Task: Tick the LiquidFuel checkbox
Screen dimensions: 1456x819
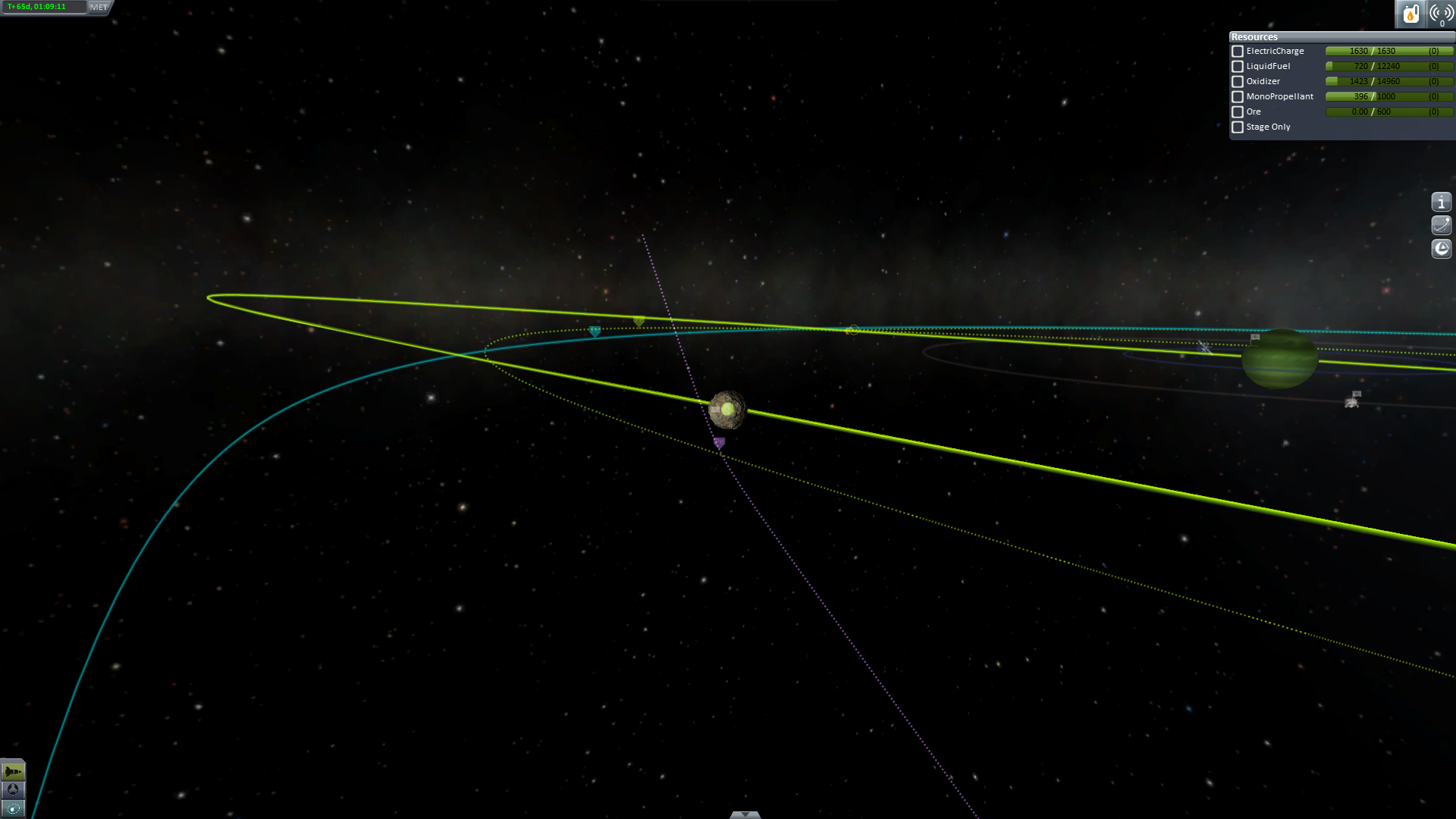Action: [x=1238, y=67]
